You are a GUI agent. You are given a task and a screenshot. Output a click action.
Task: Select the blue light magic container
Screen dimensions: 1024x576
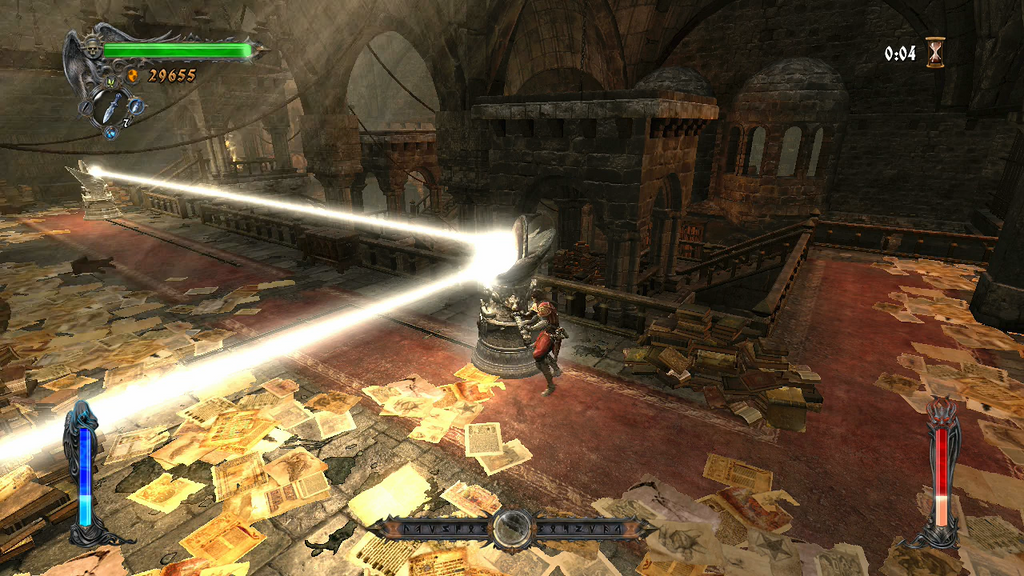(83, 474)
